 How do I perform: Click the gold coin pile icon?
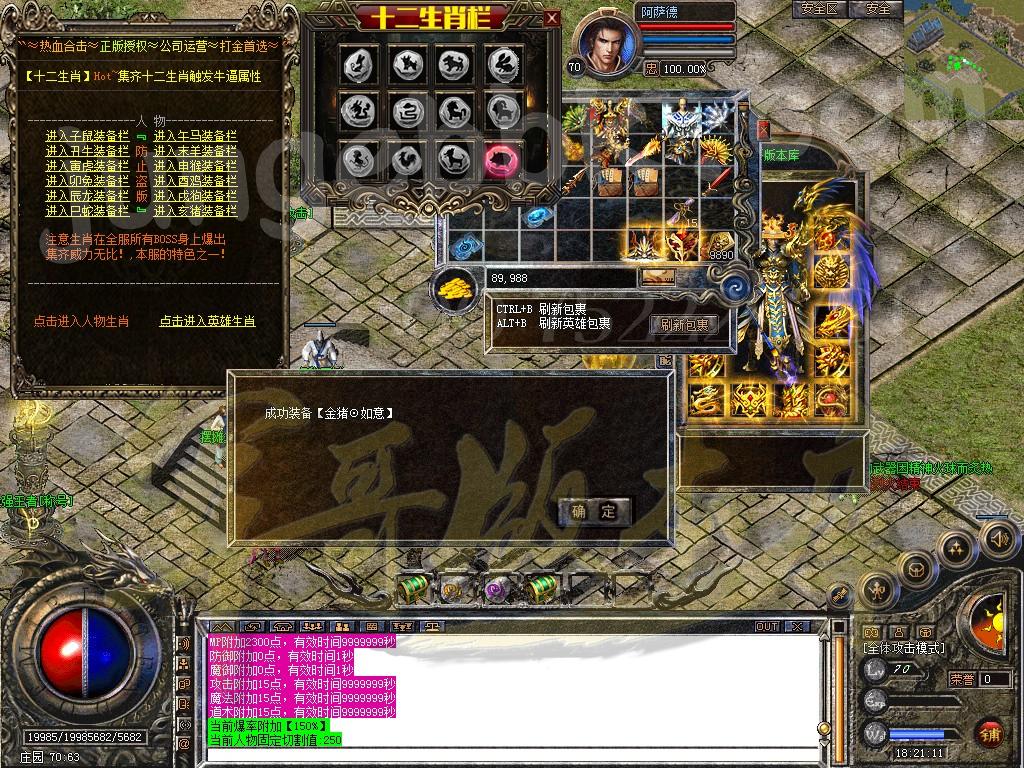455,288
